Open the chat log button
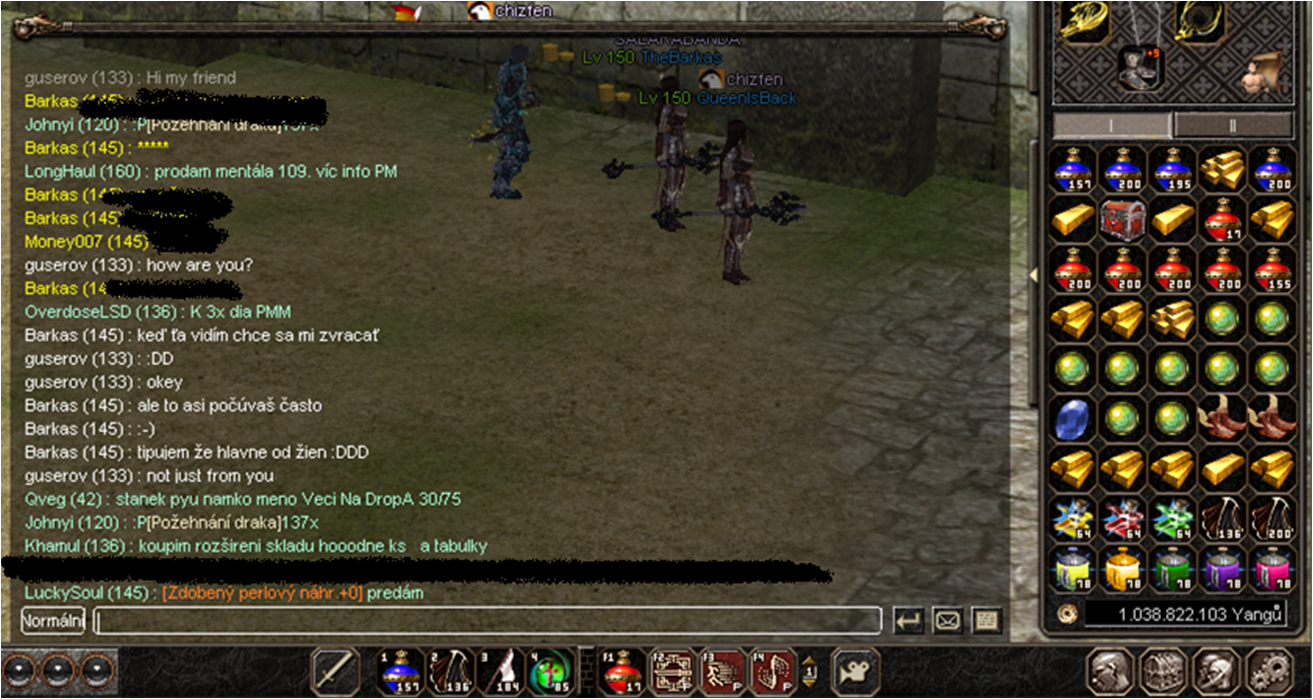 point(986,621)
